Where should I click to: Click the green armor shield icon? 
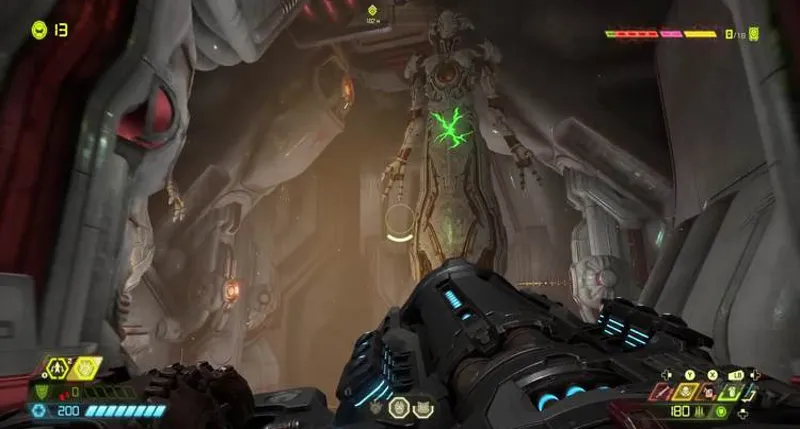click(x=41, y=393)
